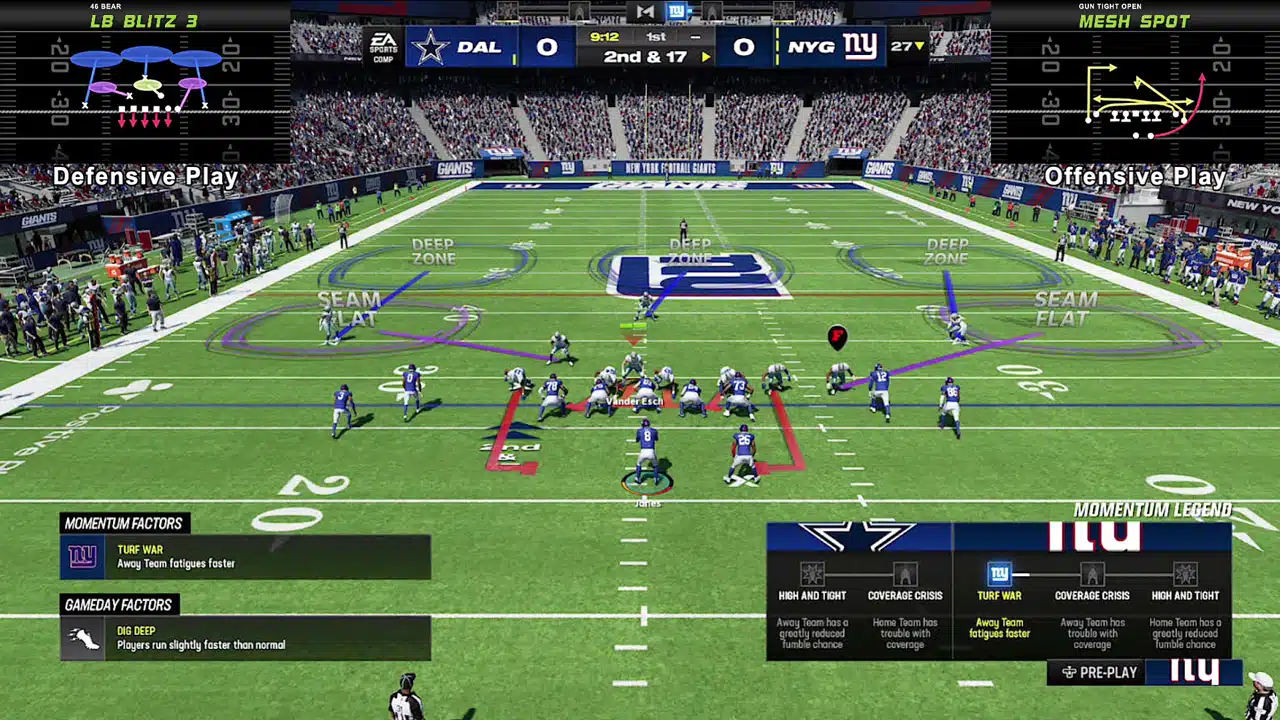Click the Mesh Spot play name
Image resolution: width=1280 pixels, height=720 pixels.
coord(1136,21)
